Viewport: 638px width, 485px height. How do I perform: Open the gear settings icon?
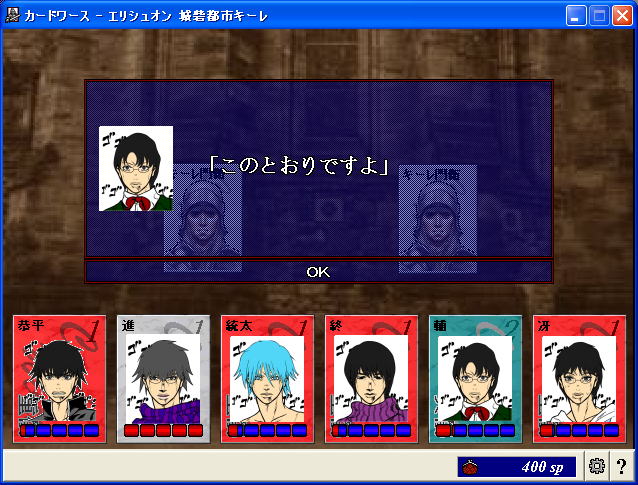(x=598, y=466)
